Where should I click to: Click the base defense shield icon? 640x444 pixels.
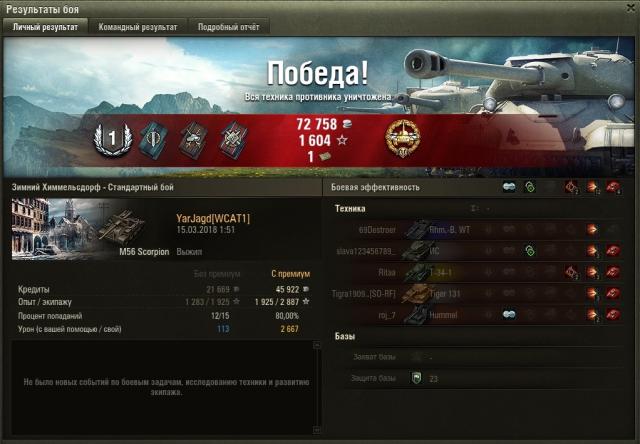pyautogui.click(x=416, y=378)
